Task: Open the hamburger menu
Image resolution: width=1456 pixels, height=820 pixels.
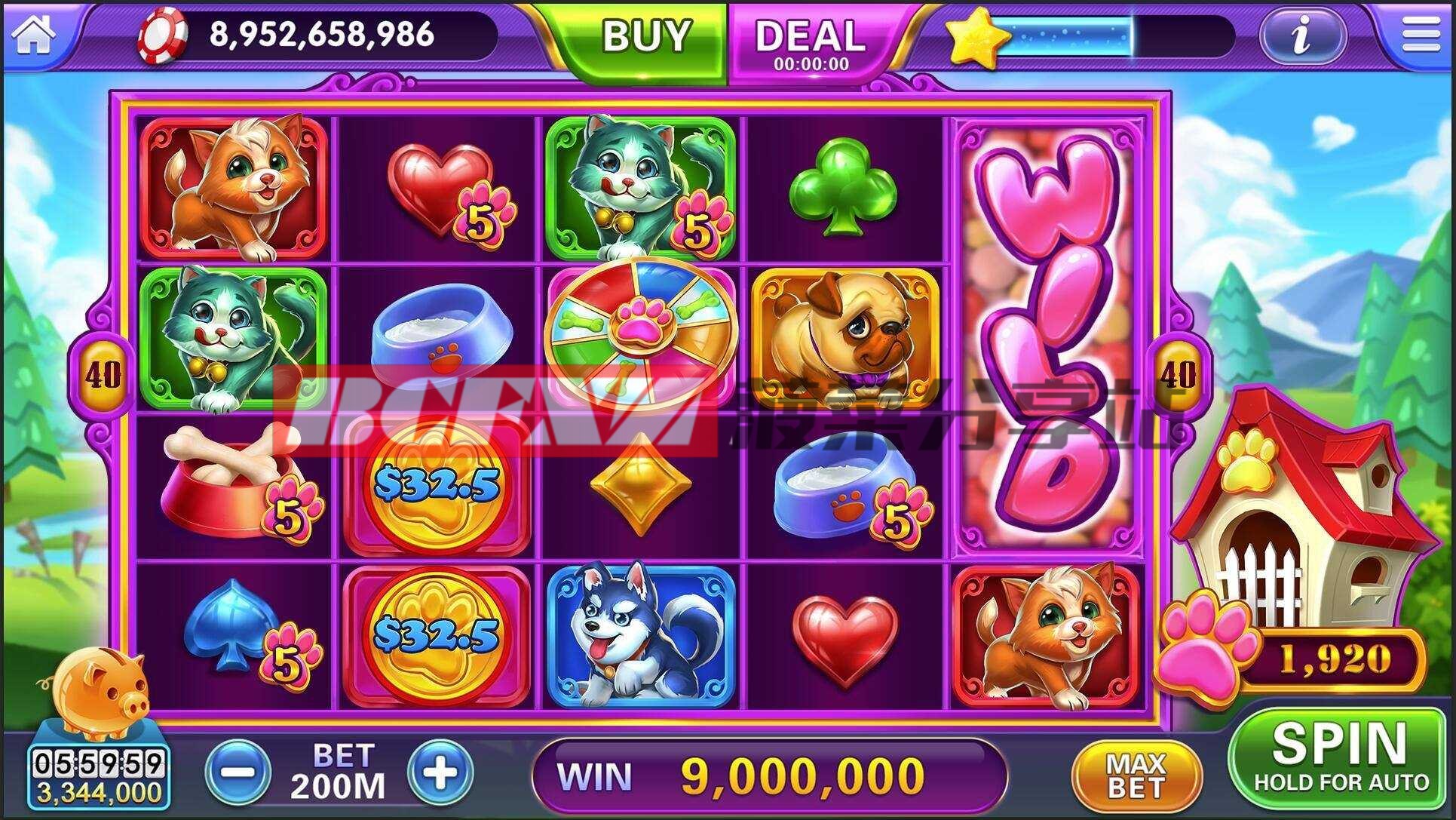Action: 1420,34
